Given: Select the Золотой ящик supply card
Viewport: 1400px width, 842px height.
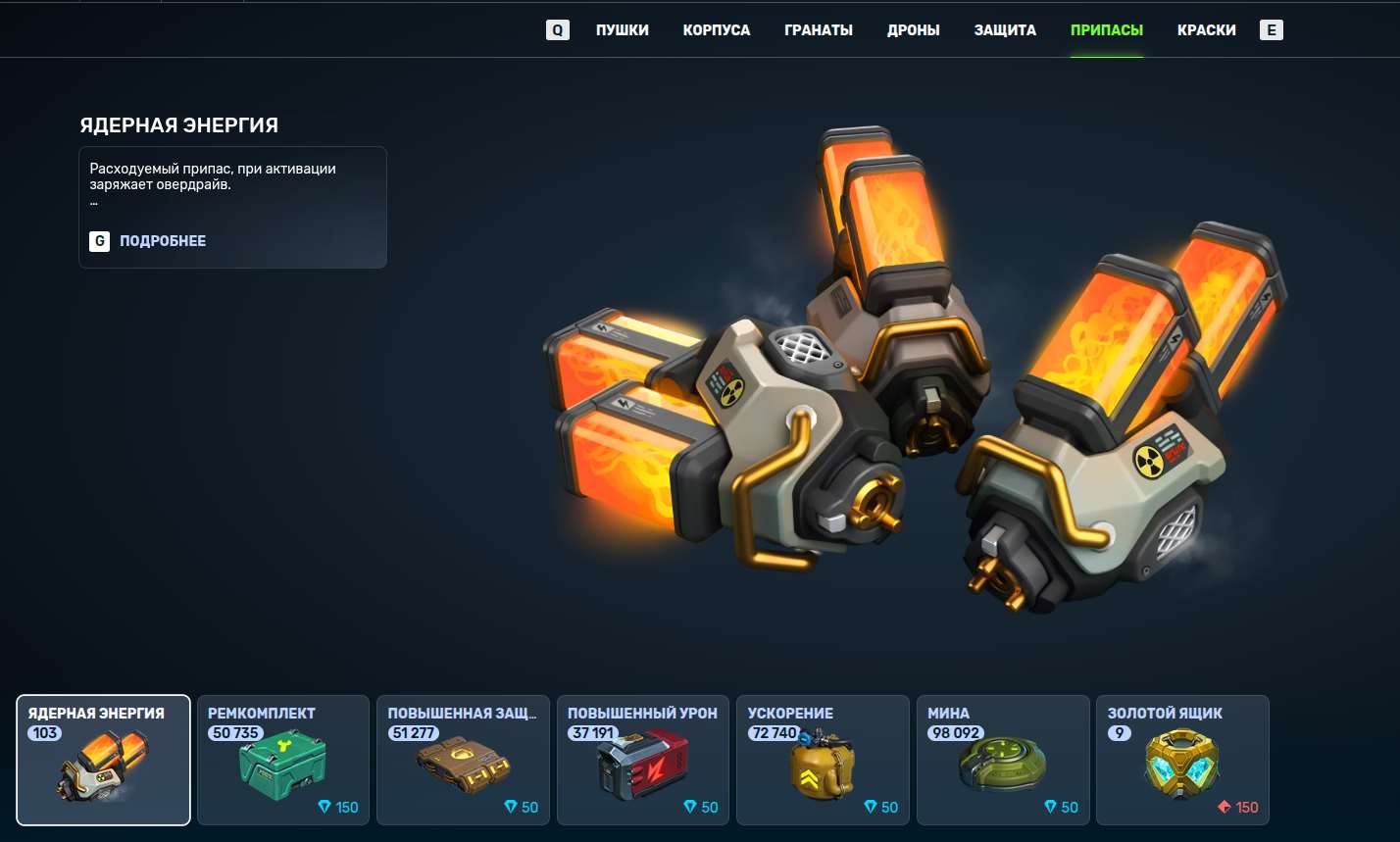Looking at the screenshot, I should click(x=1181, y=760).
